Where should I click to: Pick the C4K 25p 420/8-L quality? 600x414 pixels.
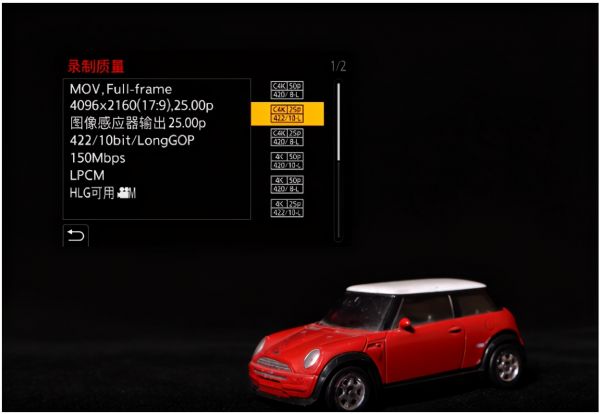point(287,137)
